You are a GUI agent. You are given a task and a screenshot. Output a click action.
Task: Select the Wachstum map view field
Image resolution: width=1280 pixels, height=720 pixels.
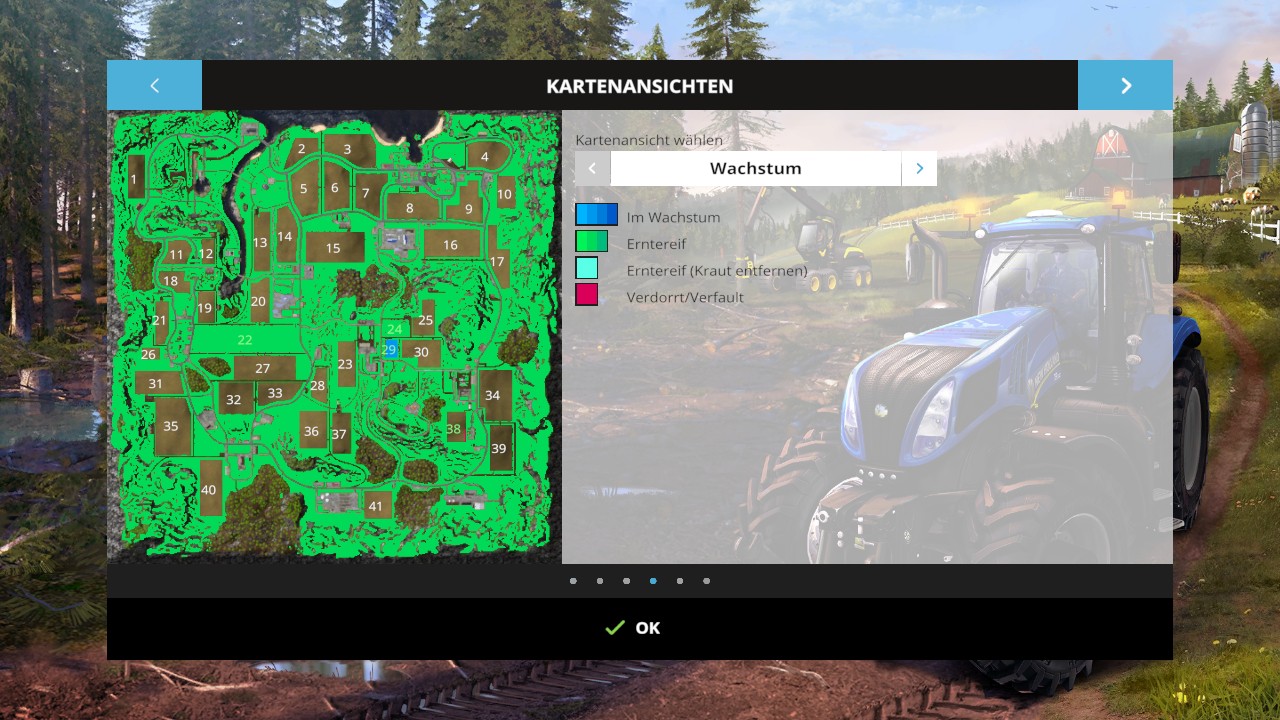(755, 169)
